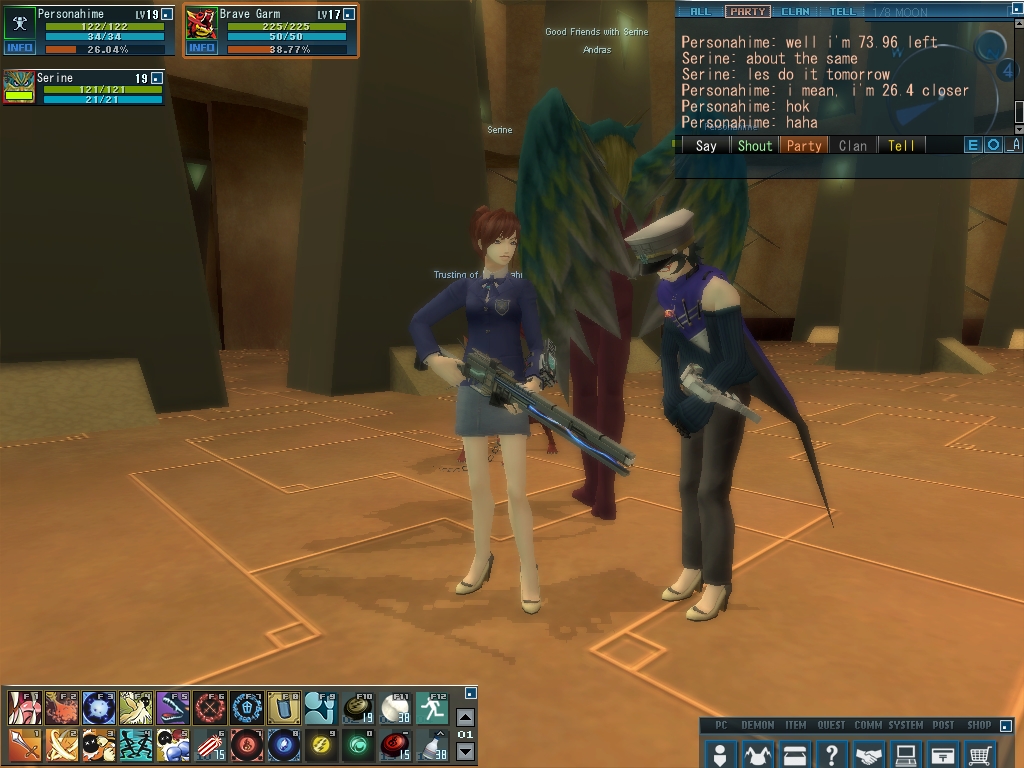Switch chat log to the TELL tab
Screen dimensions: 1024x768
click(842, 12)
